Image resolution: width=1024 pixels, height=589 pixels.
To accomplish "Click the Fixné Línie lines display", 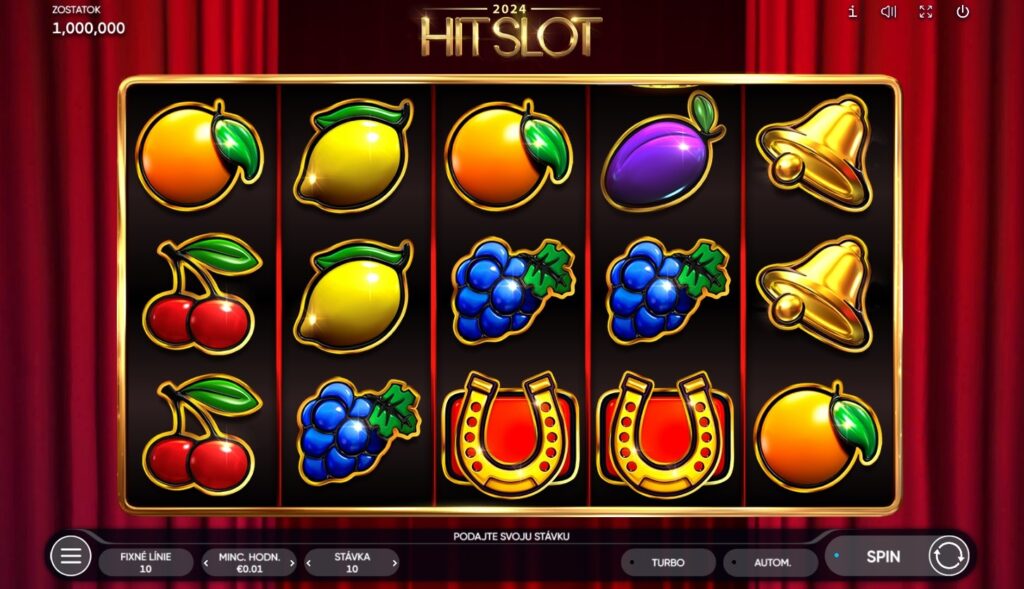I will pos(145,562).
